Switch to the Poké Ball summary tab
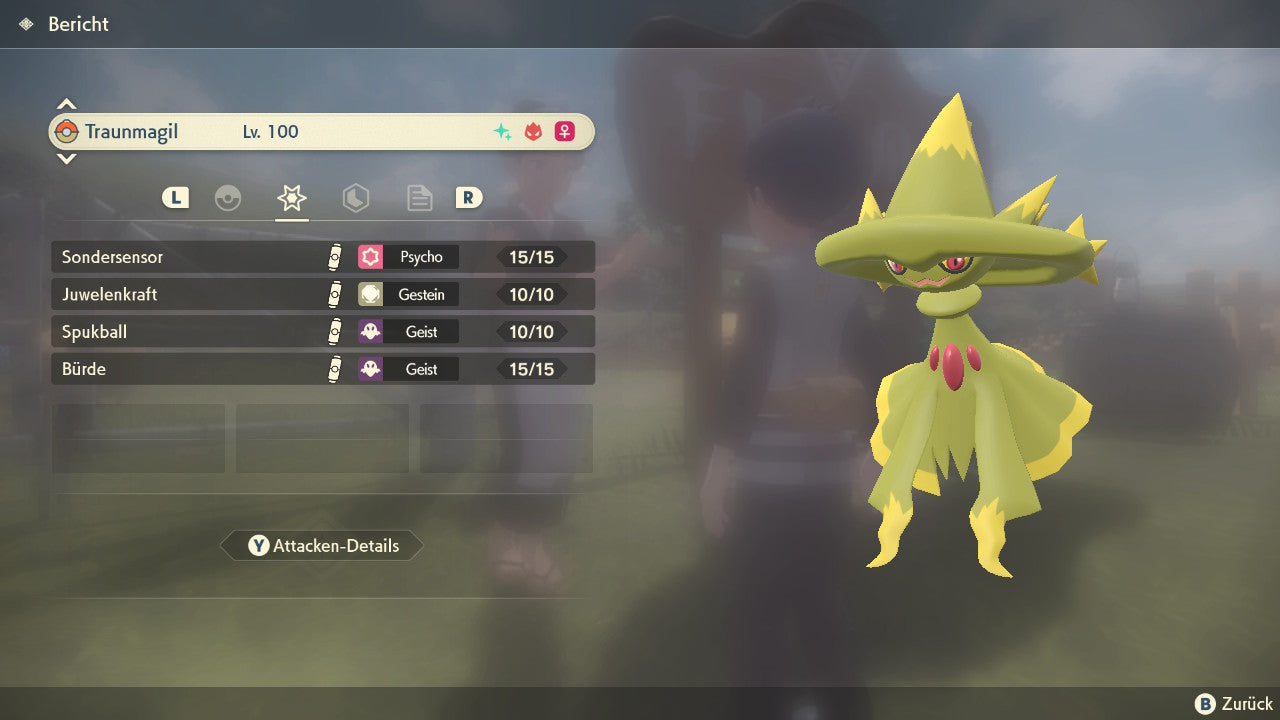 click(228, 198)
